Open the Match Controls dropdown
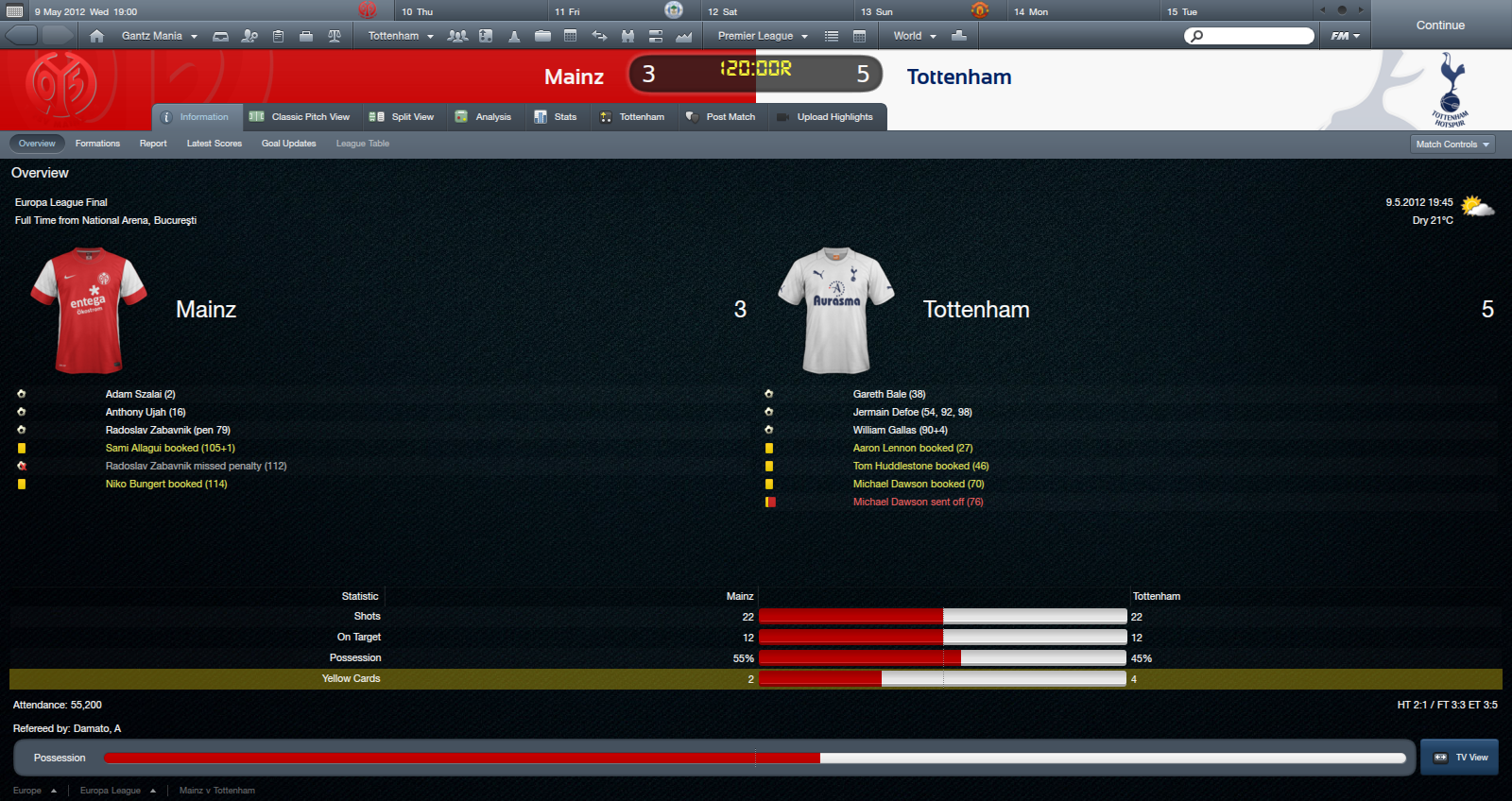Image resolution: width=1512 pixels, height=801 pixels. click(x=1452, y=145)
